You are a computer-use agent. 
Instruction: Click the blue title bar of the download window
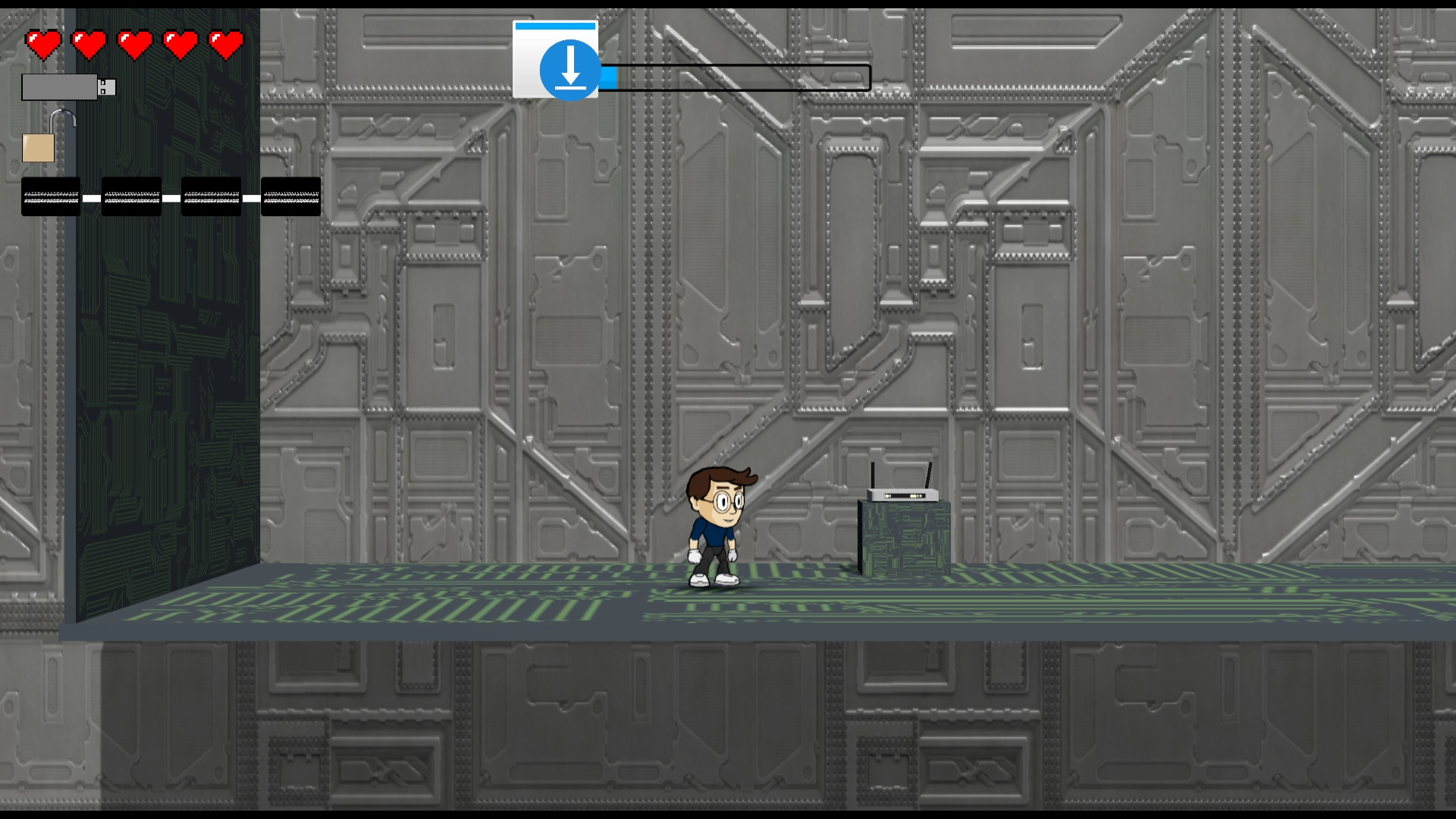[555, 26]
